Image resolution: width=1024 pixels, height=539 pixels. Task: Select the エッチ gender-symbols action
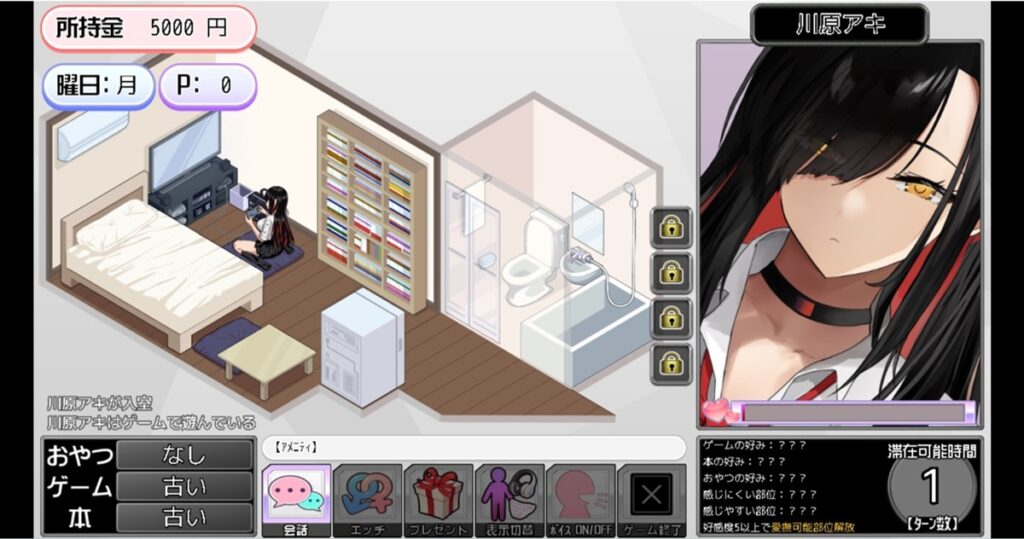(x=367, y=499)
